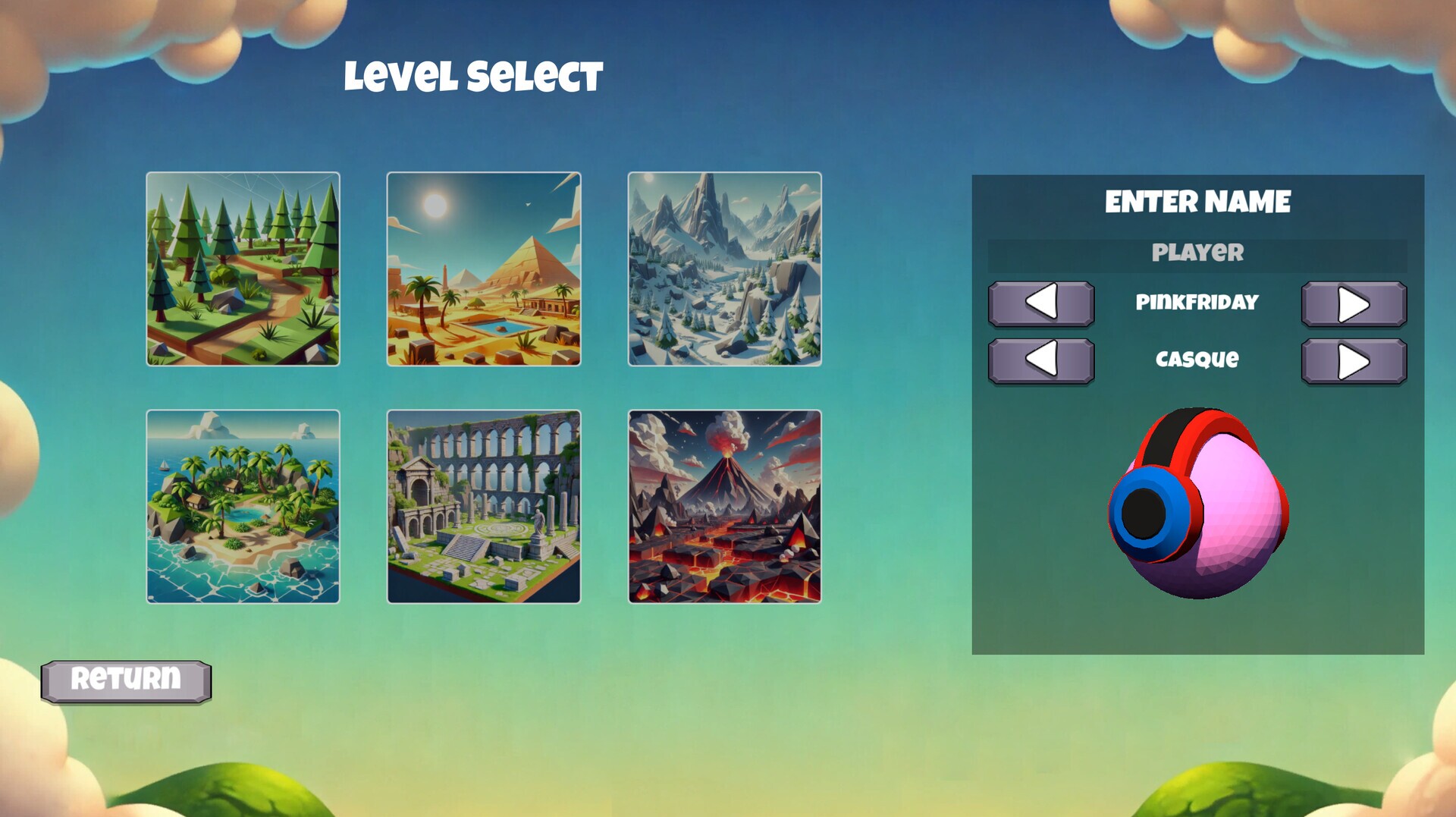Choose the volcano lava level
This screenshot has height=817, width=1456.
(x=726, y=504)
